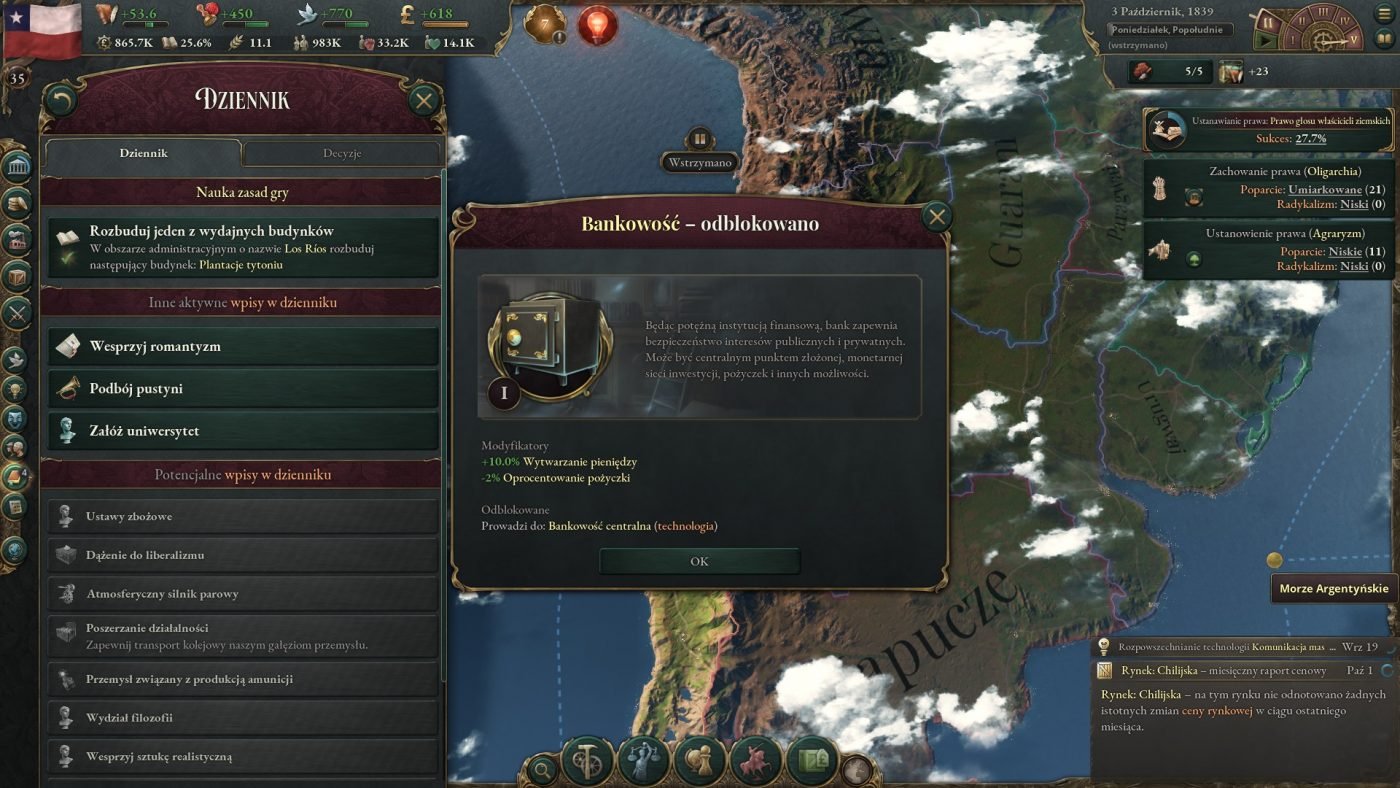
Task: Open the magnifying glass search button
Action: pos(542,769)
